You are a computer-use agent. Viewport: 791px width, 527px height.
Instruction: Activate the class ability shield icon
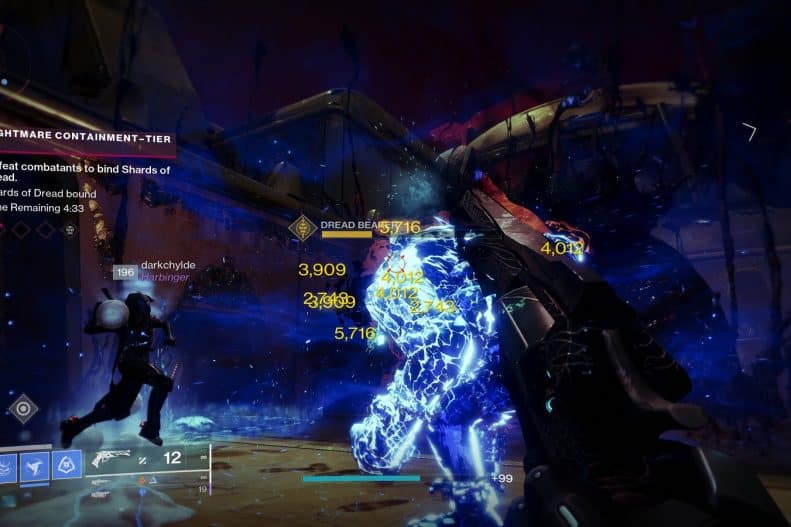68,463
